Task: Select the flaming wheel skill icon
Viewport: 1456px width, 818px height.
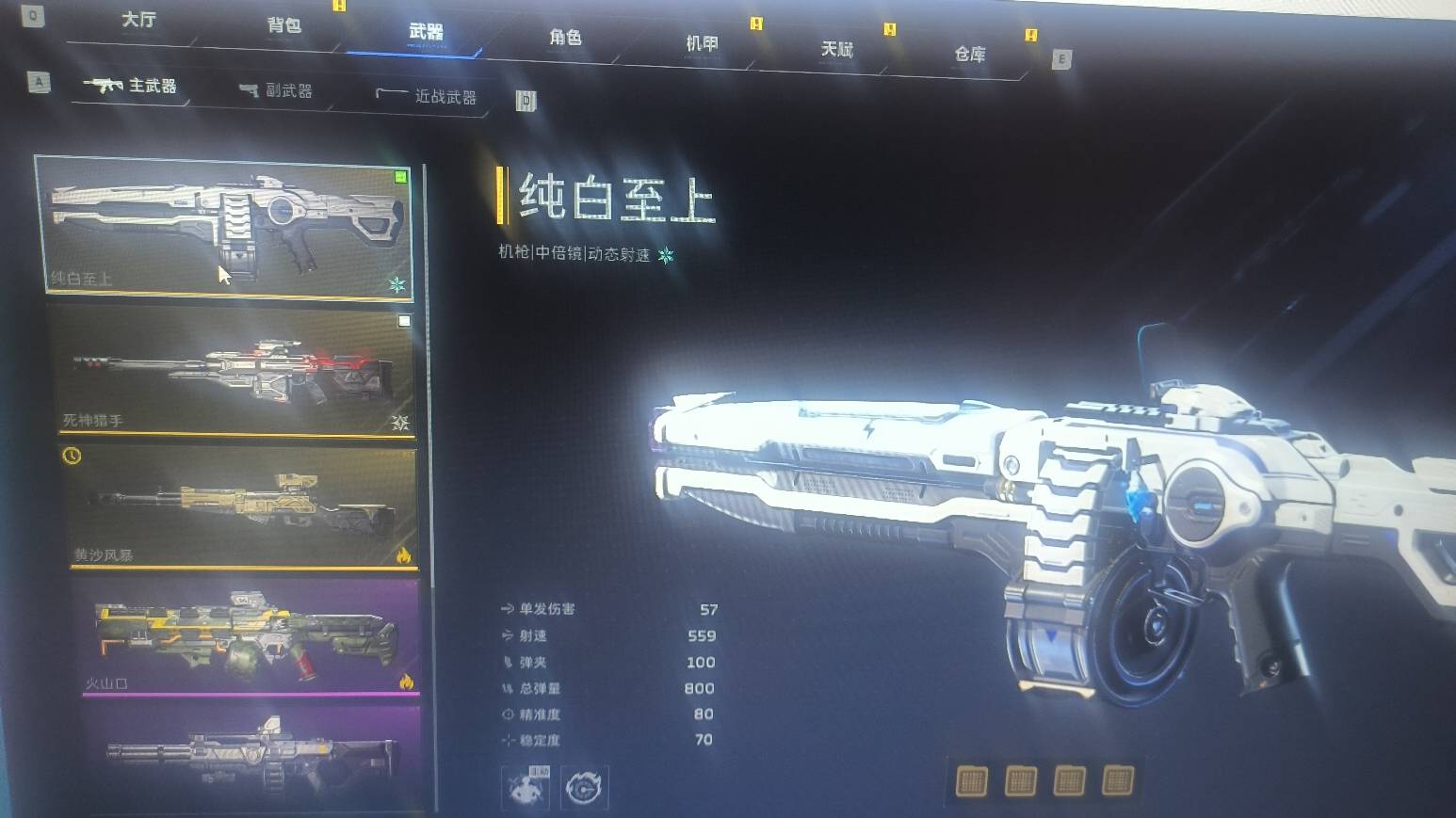Action: [586, 790]
